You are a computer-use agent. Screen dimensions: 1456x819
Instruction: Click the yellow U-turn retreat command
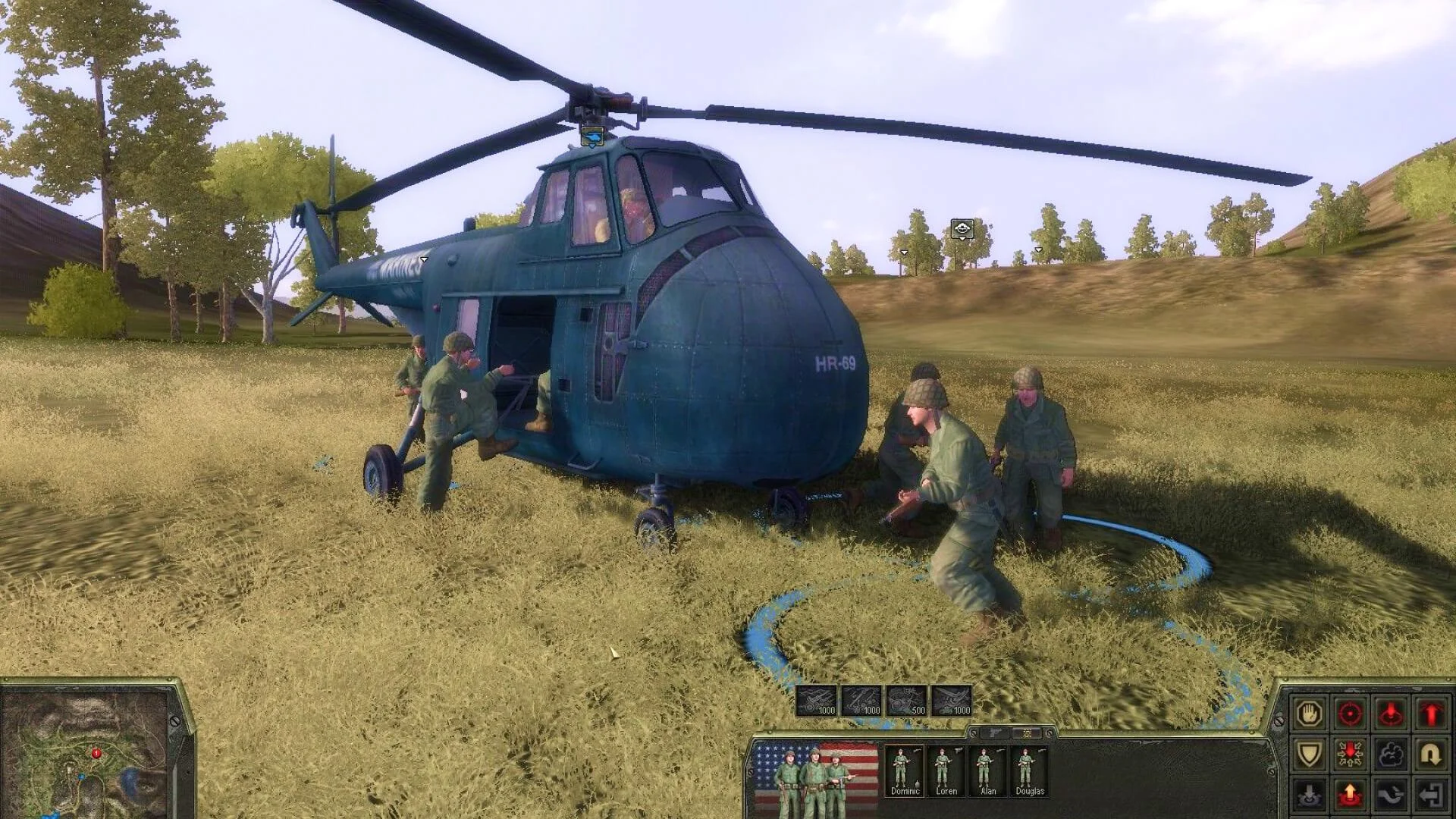coord(1430,753)
